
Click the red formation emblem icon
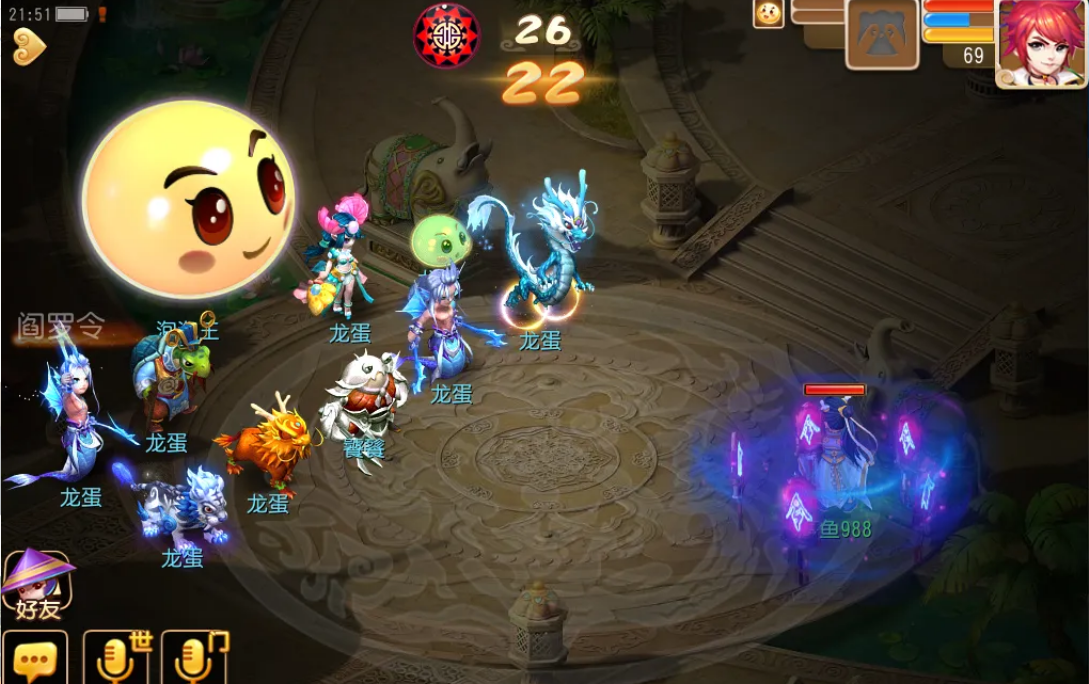(x=446, y=35)
